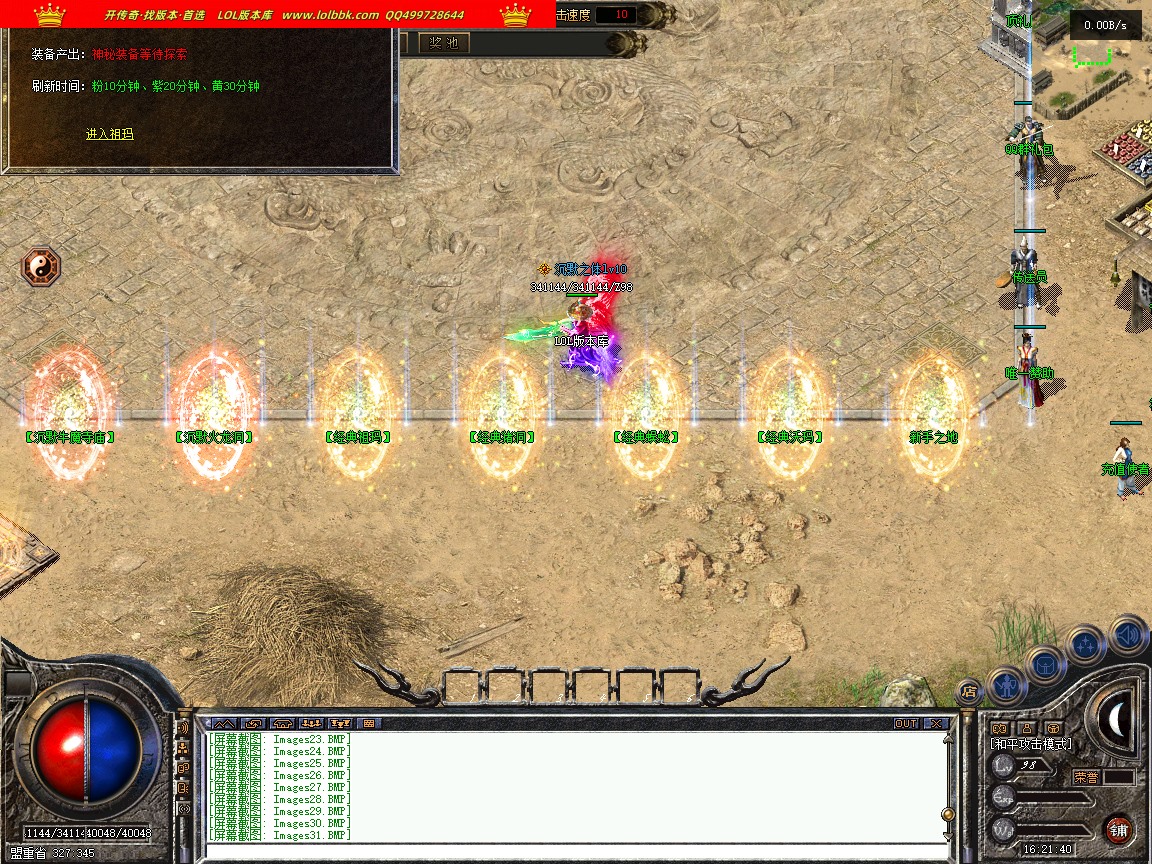Click the mountain-shaped chat toolbar button

(x=223, y=723)
